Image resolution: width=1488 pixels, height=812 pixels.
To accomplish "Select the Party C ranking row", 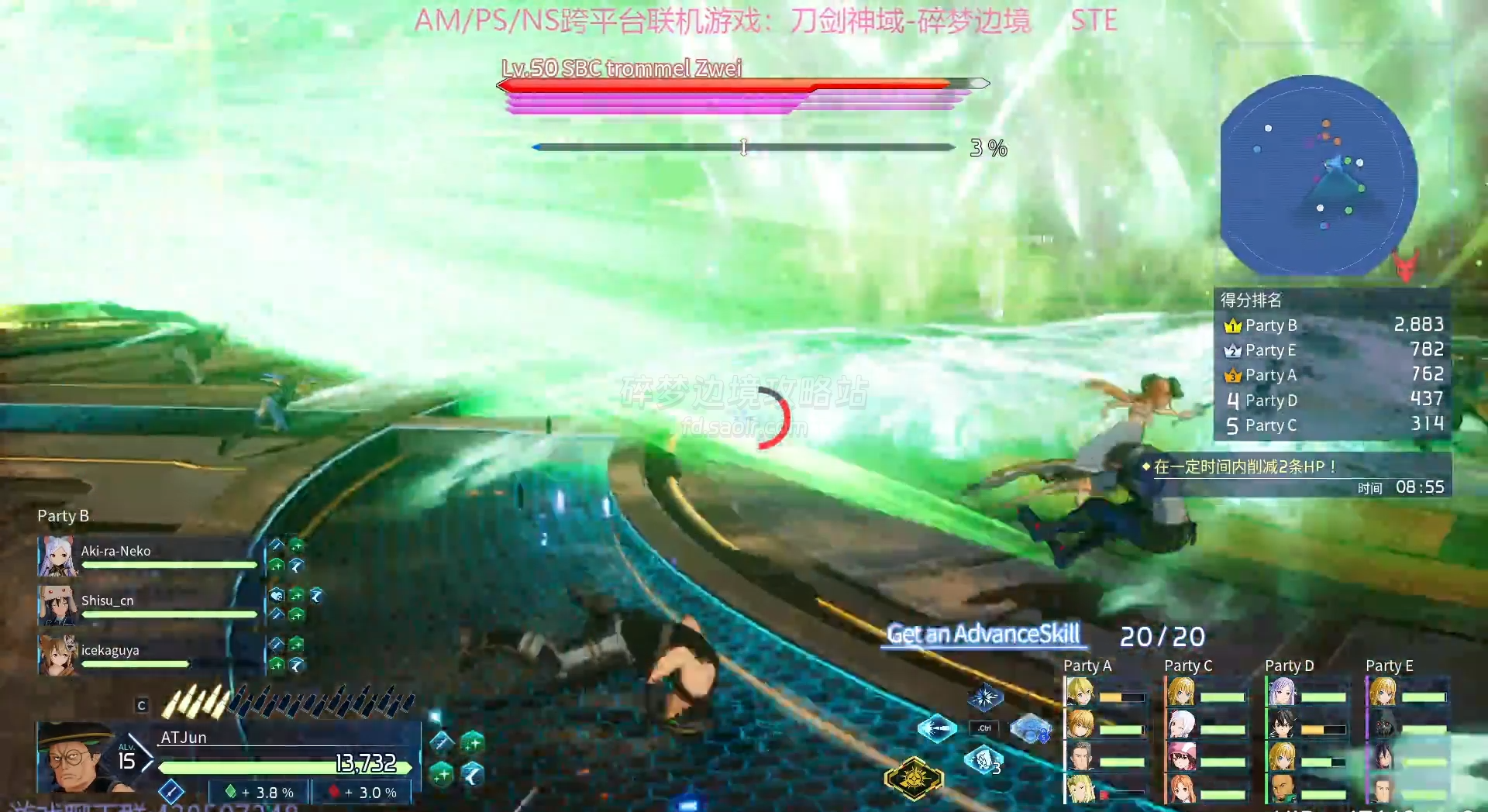I will click(x=1331, y=425).
